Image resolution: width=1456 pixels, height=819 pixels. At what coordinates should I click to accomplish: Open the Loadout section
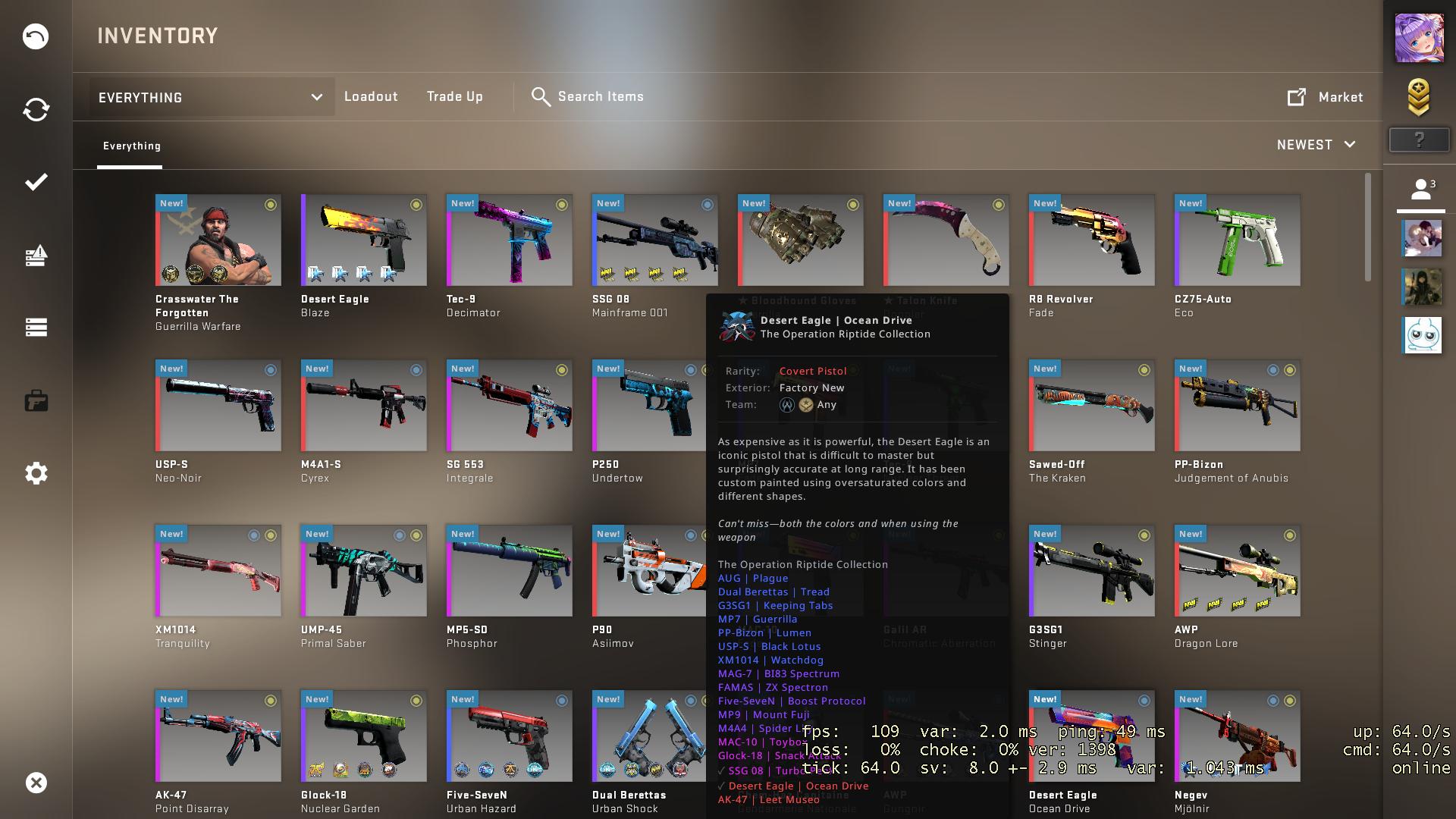371,96
